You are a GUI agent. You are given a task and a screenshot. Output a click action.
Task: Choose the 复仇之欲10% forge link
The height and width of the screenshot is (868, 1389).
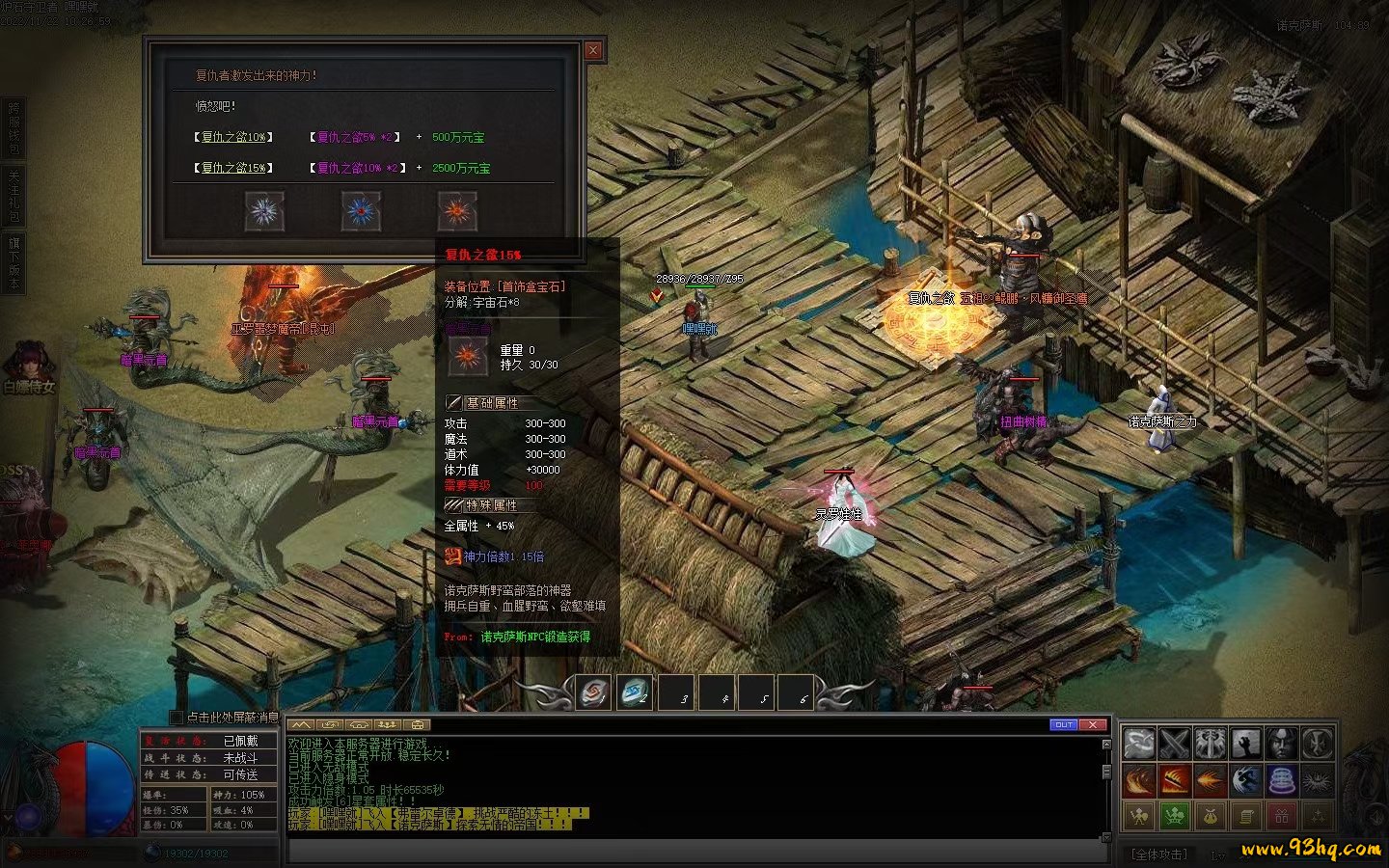pyautogui.click(x=233, y=137)
